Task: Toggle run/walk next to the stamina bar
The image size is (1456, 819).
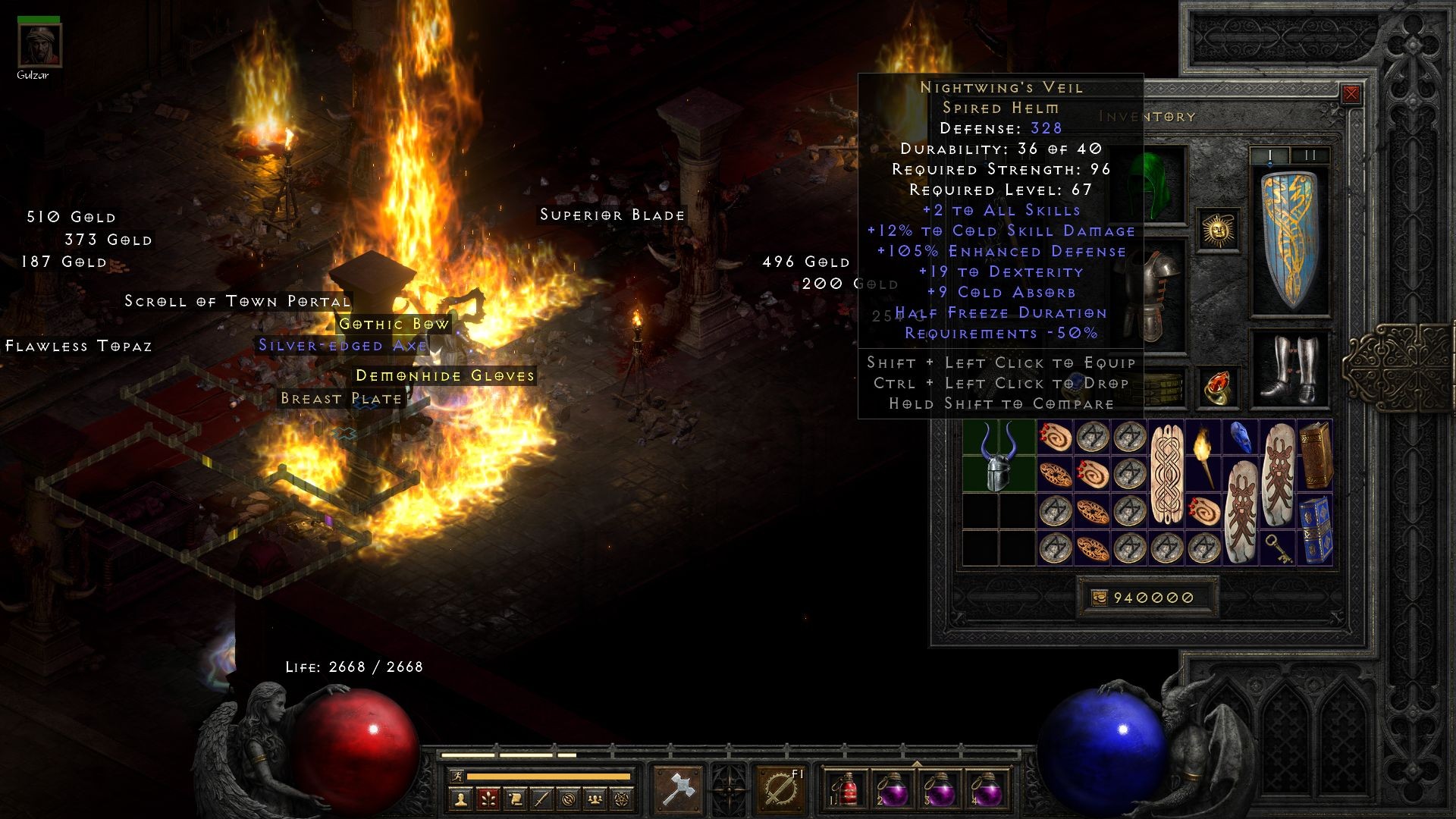Action: pyautogui.click(x=458, y=776)
